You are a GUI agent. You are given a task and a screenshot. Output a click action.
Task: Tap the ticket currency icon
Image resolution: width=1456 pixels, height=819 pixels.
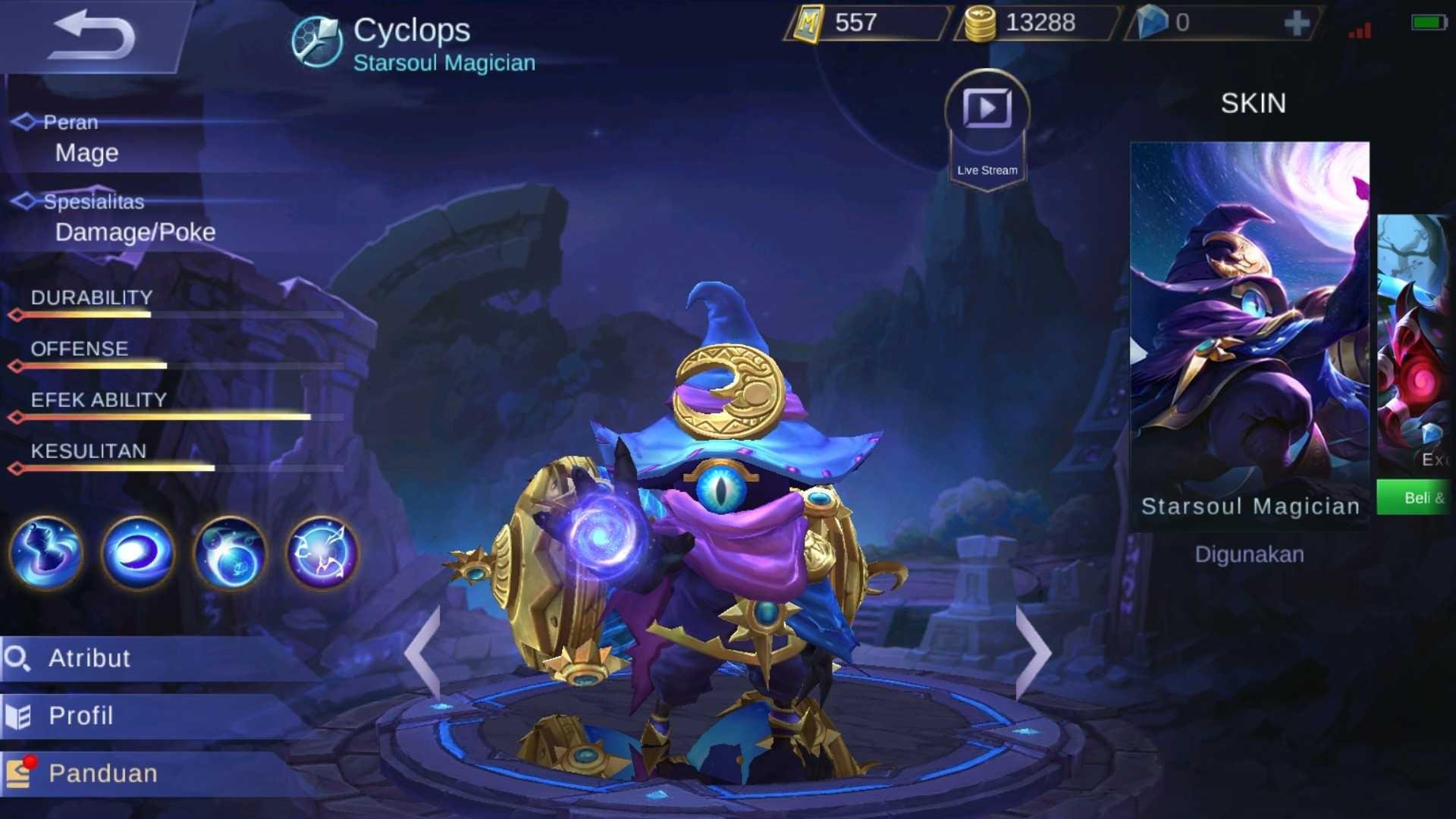[x=807, y=24]
